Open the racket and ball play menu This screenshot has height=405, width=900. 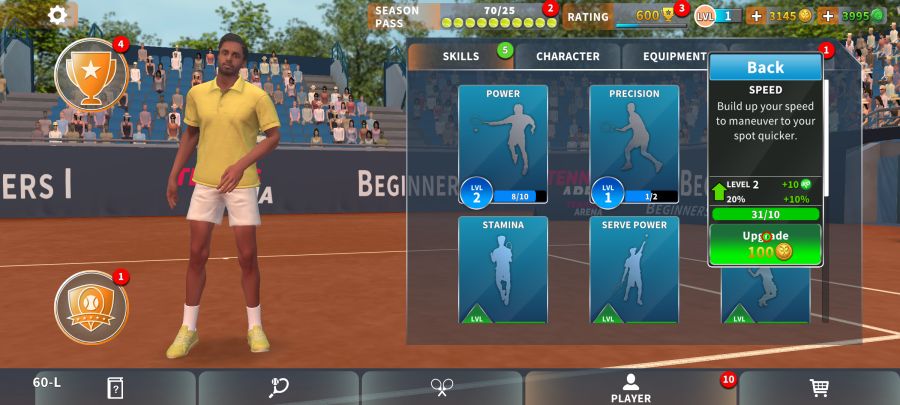(279, 388)
